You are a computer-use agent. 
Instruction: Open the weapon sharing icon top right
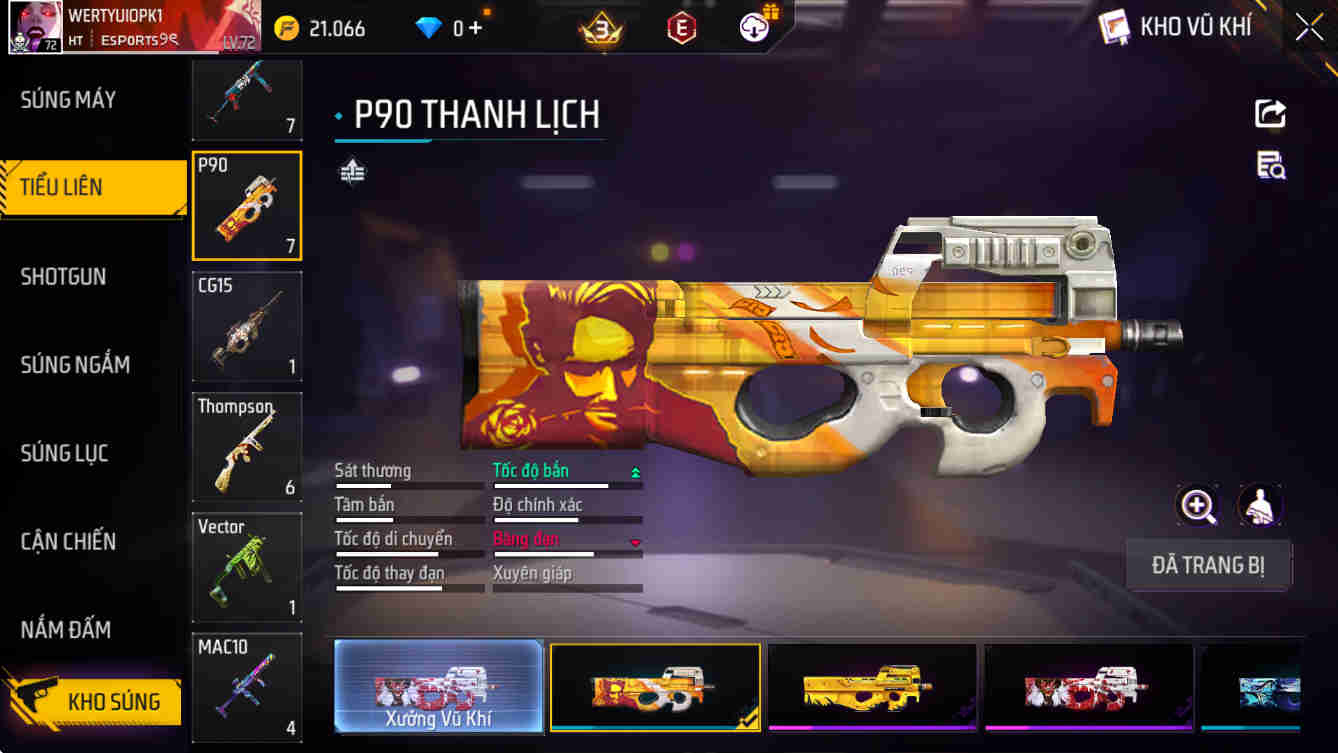click(x=1268, y=113)
